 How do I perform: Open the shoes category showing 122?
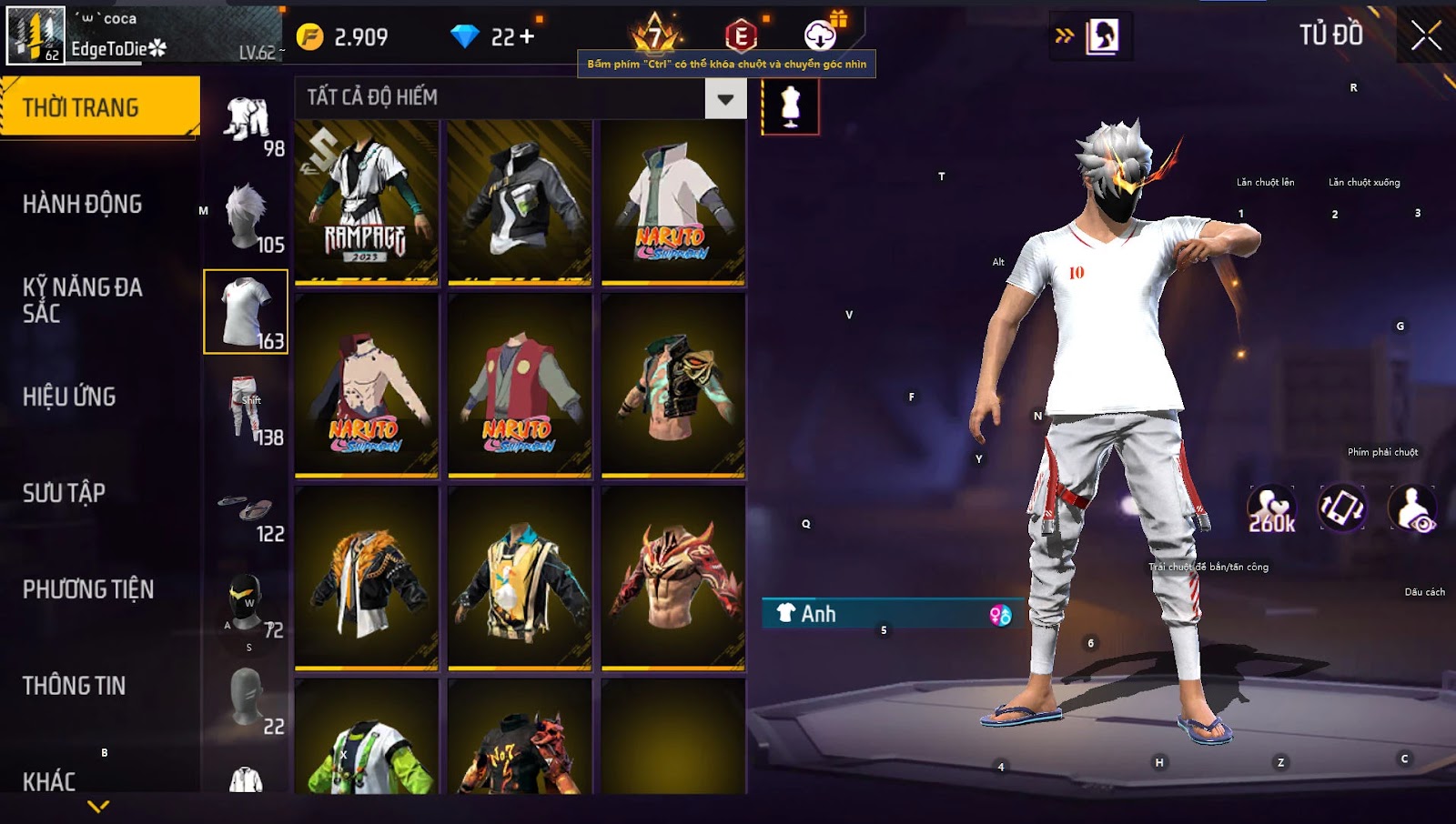[247, 509]
